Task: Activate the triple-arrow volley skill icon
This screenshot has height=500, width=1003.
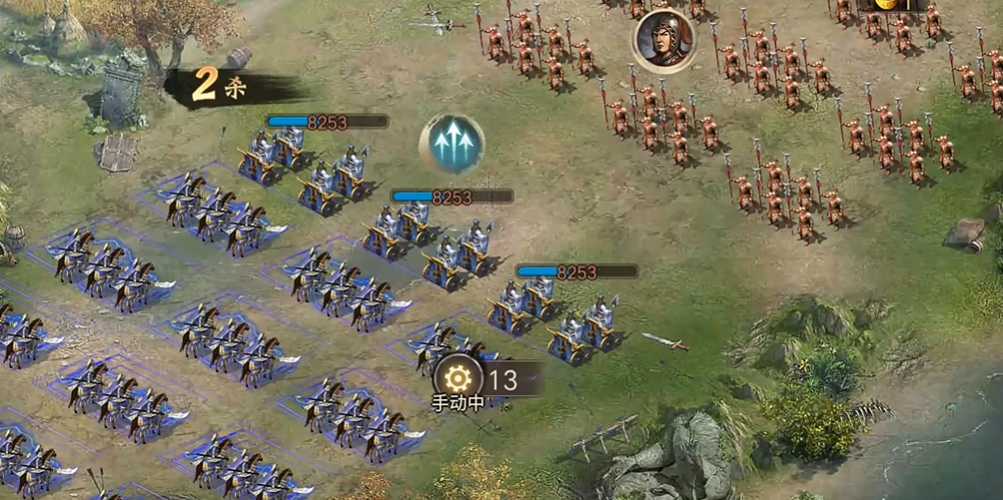Action: (452, 144)
